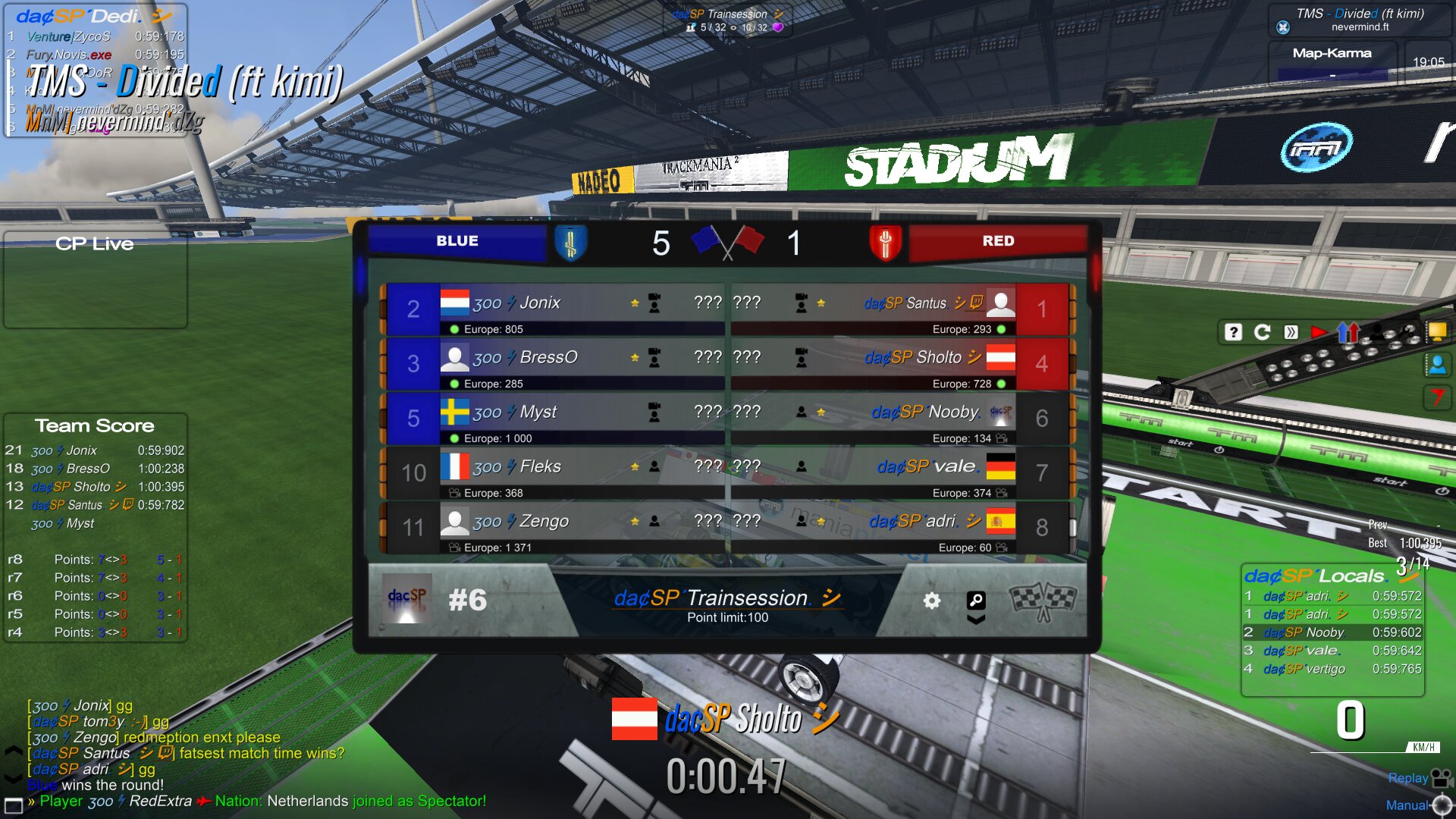1456x819 pixels.
Task: Click the circular refresh arrow icon
Action: tap(1262, 332)
